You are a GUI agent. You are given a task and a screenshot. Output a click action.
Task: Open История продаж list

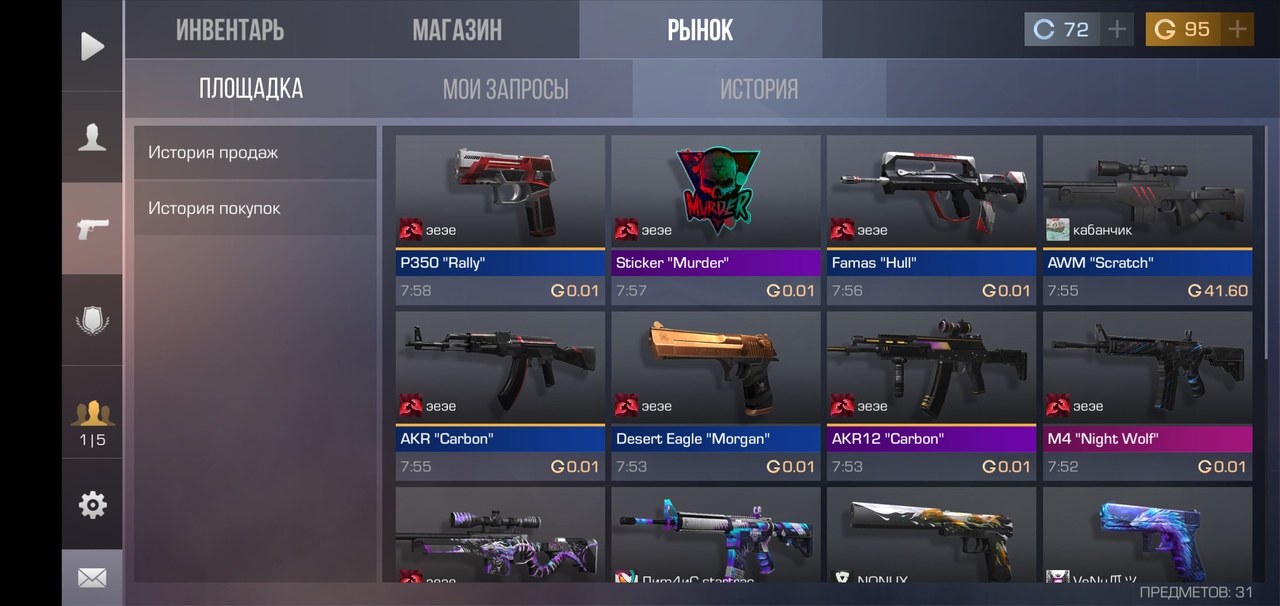click(255, 153)
